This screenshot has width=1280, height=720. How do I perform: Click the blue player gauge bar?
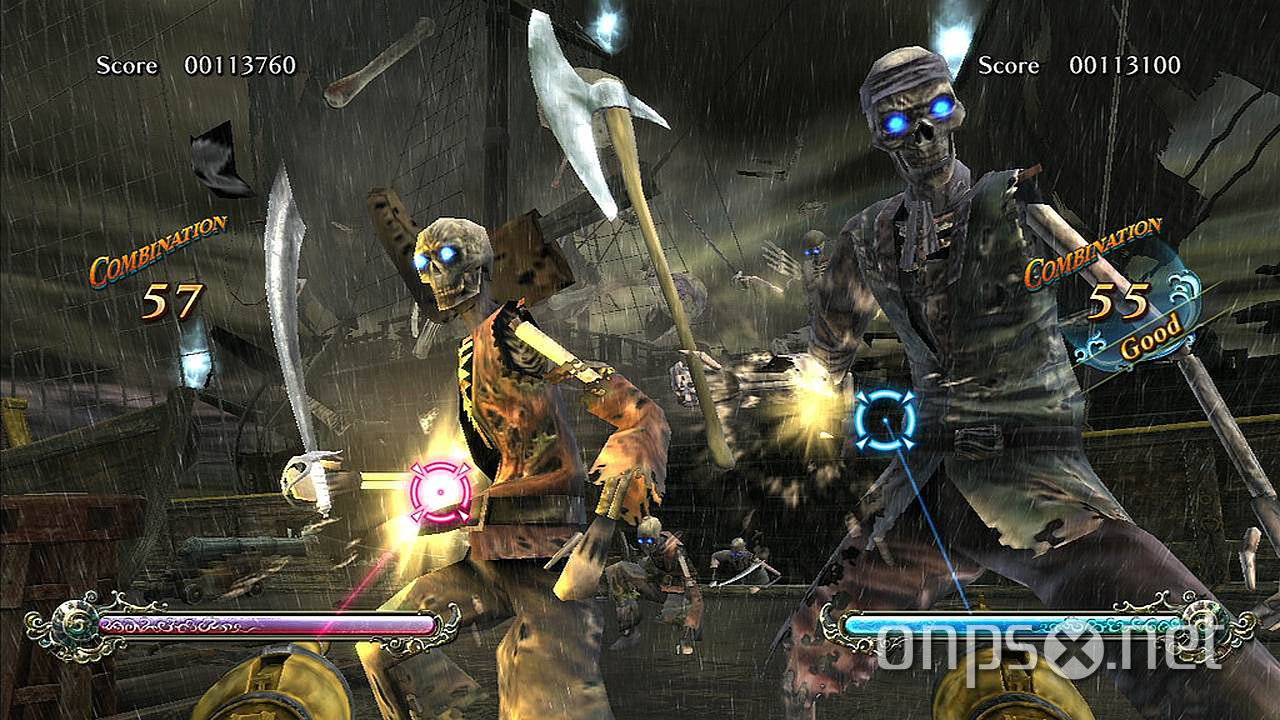click(x=1010, y=625)
